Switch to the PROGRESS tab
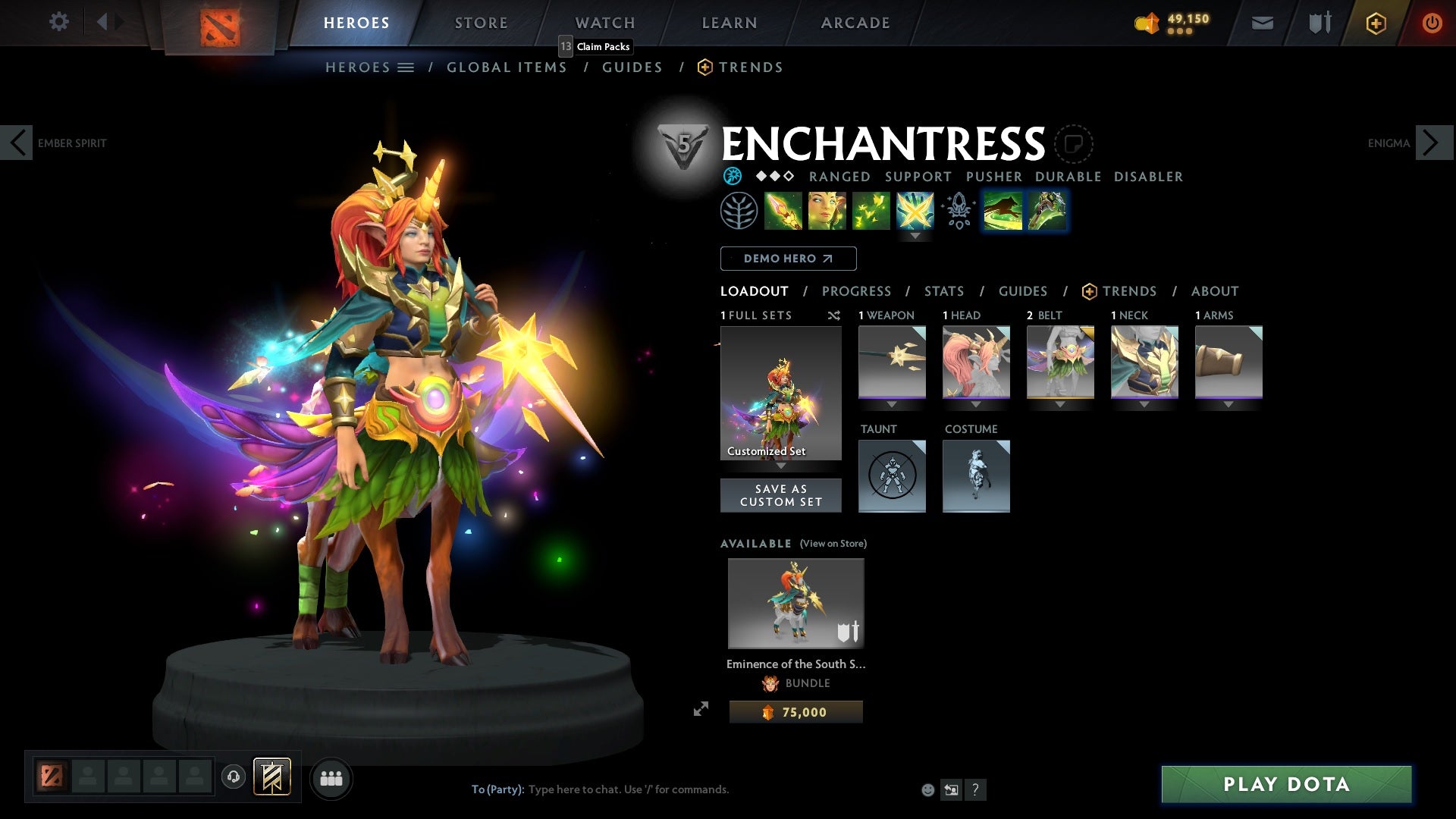 [857, 291]
